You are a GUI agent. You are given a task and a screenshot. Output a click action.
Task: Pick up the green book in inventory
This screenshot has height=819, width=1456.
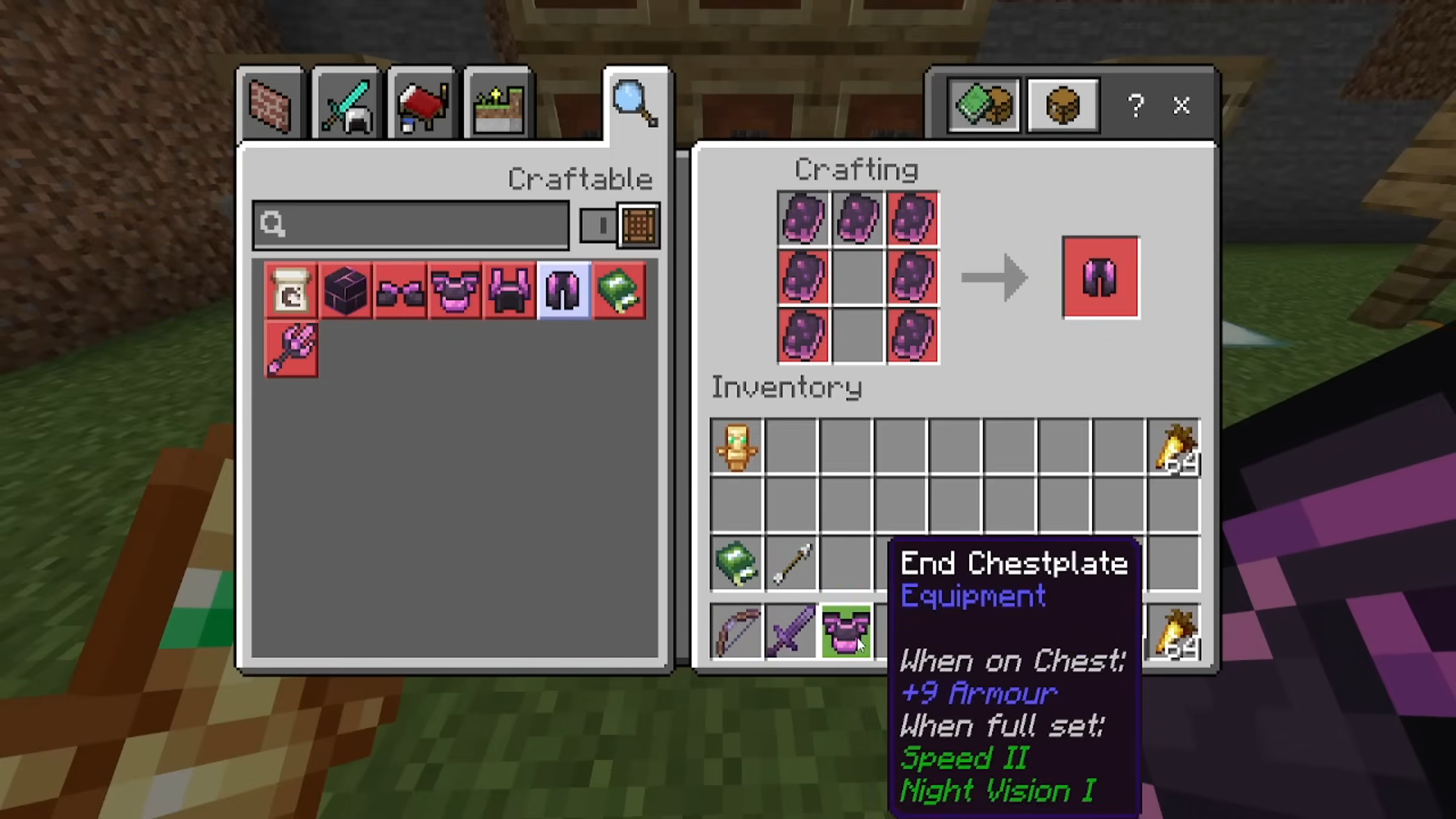point(737,563)
